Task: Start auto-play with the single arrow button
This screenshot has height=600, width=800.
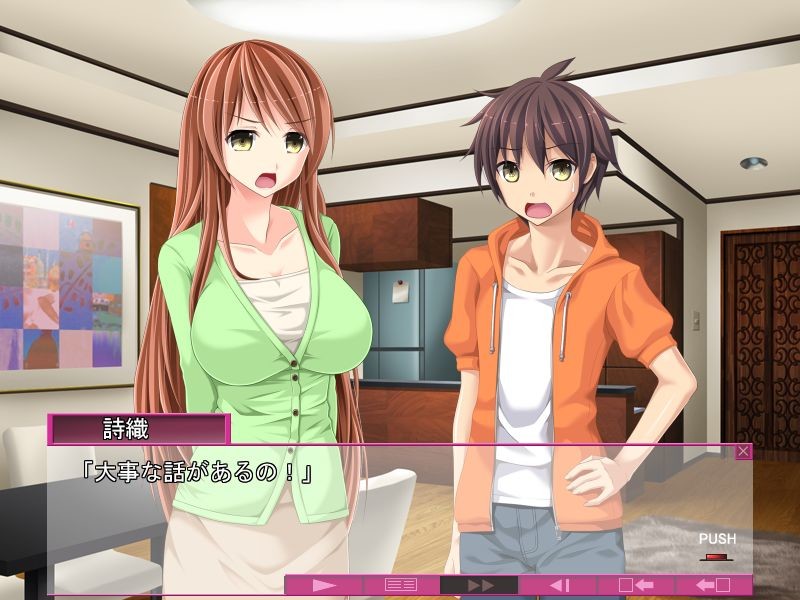Action: point(323,585)
